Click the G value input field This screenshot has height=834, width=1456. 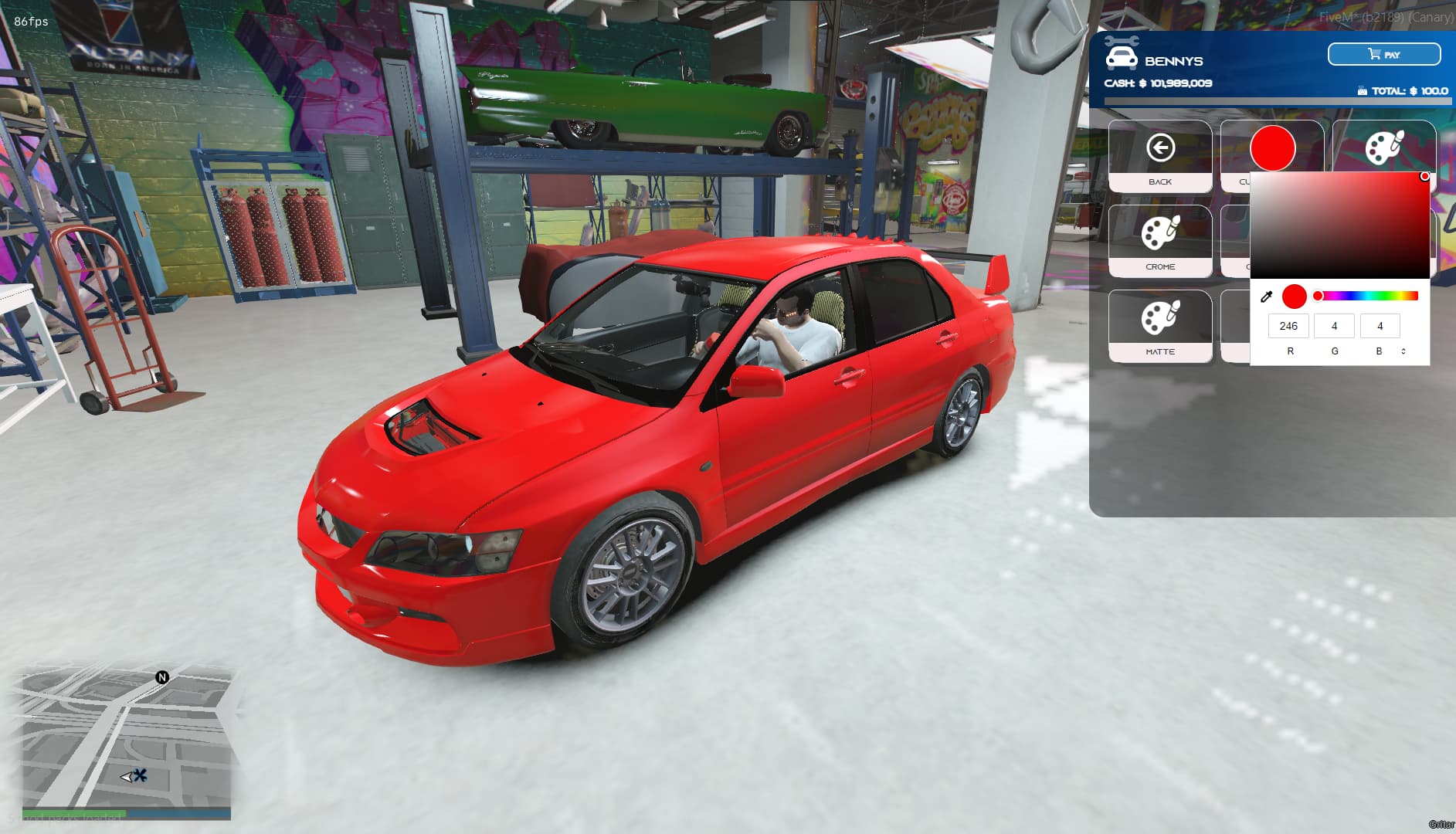[x=1334, y=326]
